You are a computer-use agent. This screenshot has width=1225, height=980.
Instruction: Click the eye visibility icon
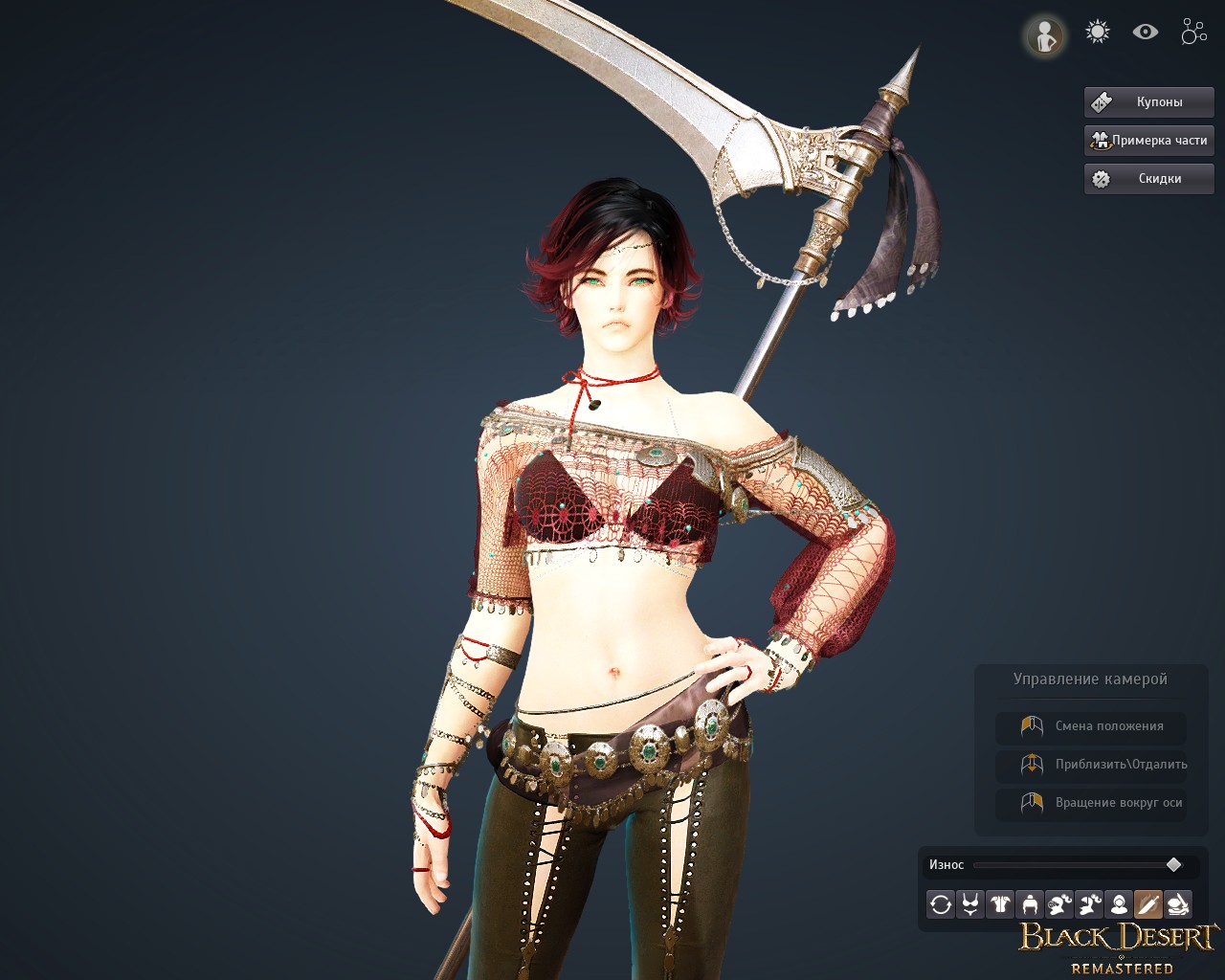[1145, 33]
